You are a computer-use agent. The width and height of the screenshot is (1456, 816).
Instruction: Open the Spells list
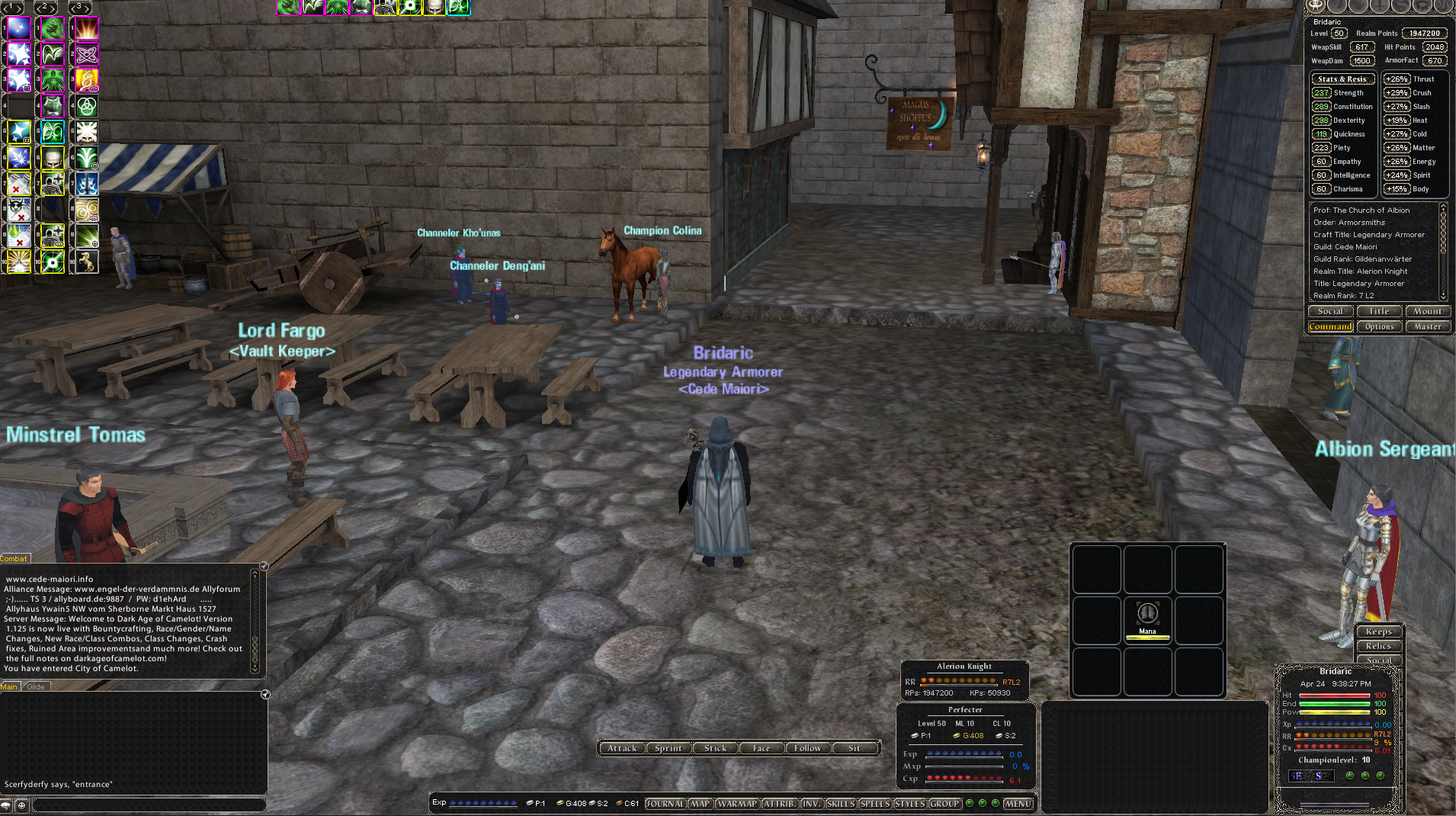pyautogui.click(x=874, y=803)
